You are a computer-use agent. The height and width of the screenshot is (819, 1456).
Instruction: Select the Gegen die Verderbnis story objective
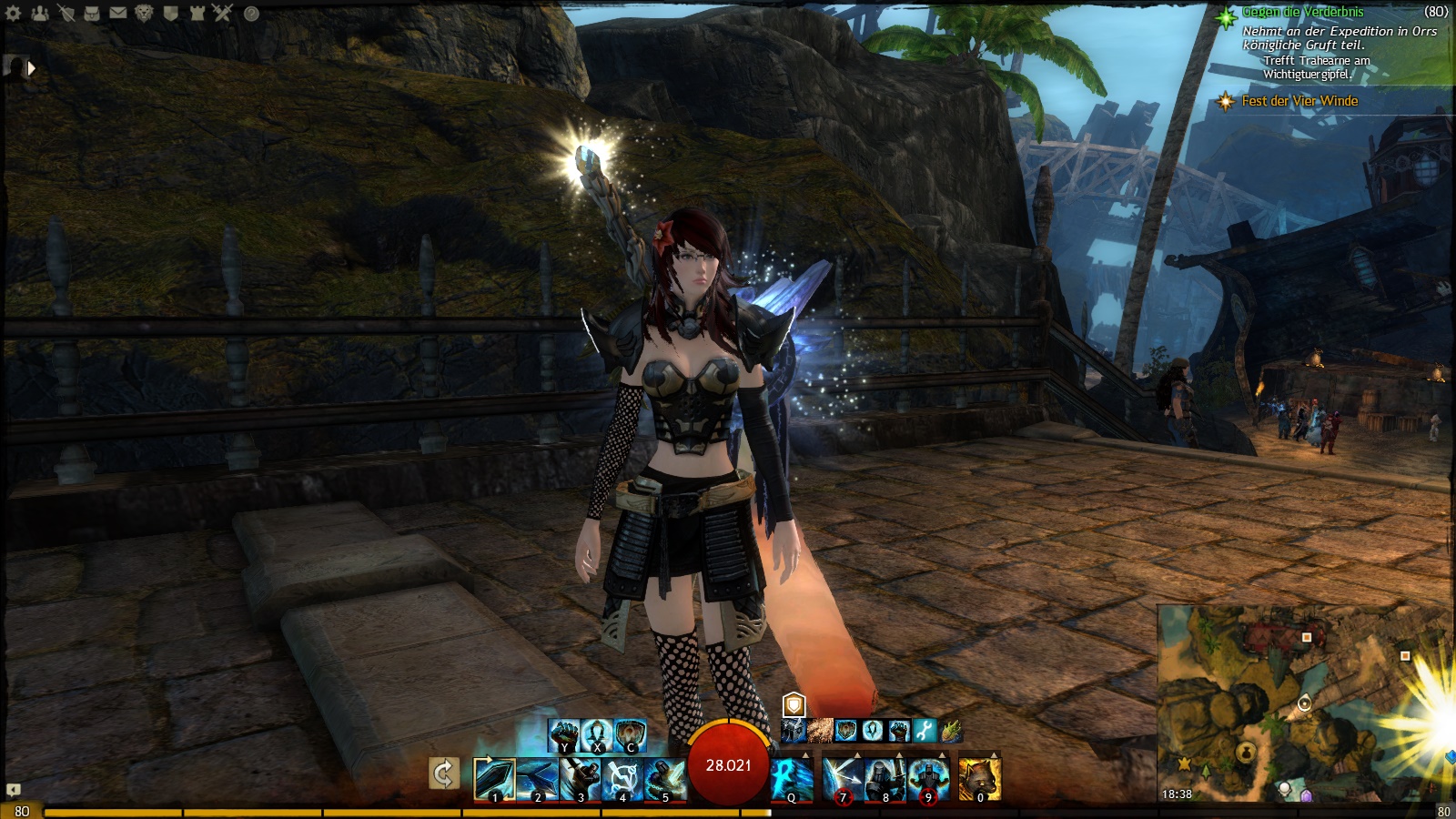(1302, 12)
